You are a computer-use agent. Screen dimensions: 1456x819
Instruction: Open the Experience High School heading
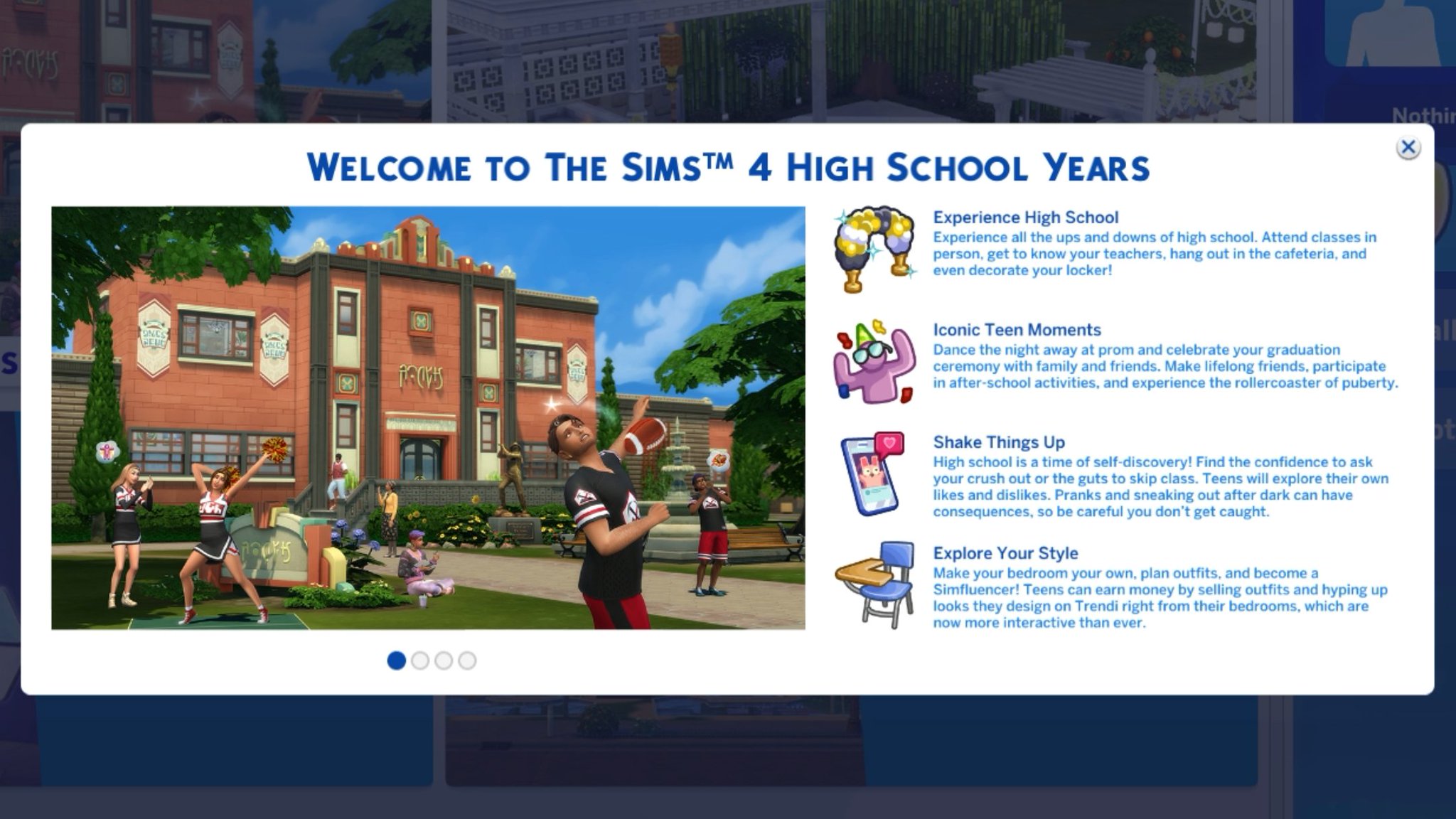point(1026,218)
